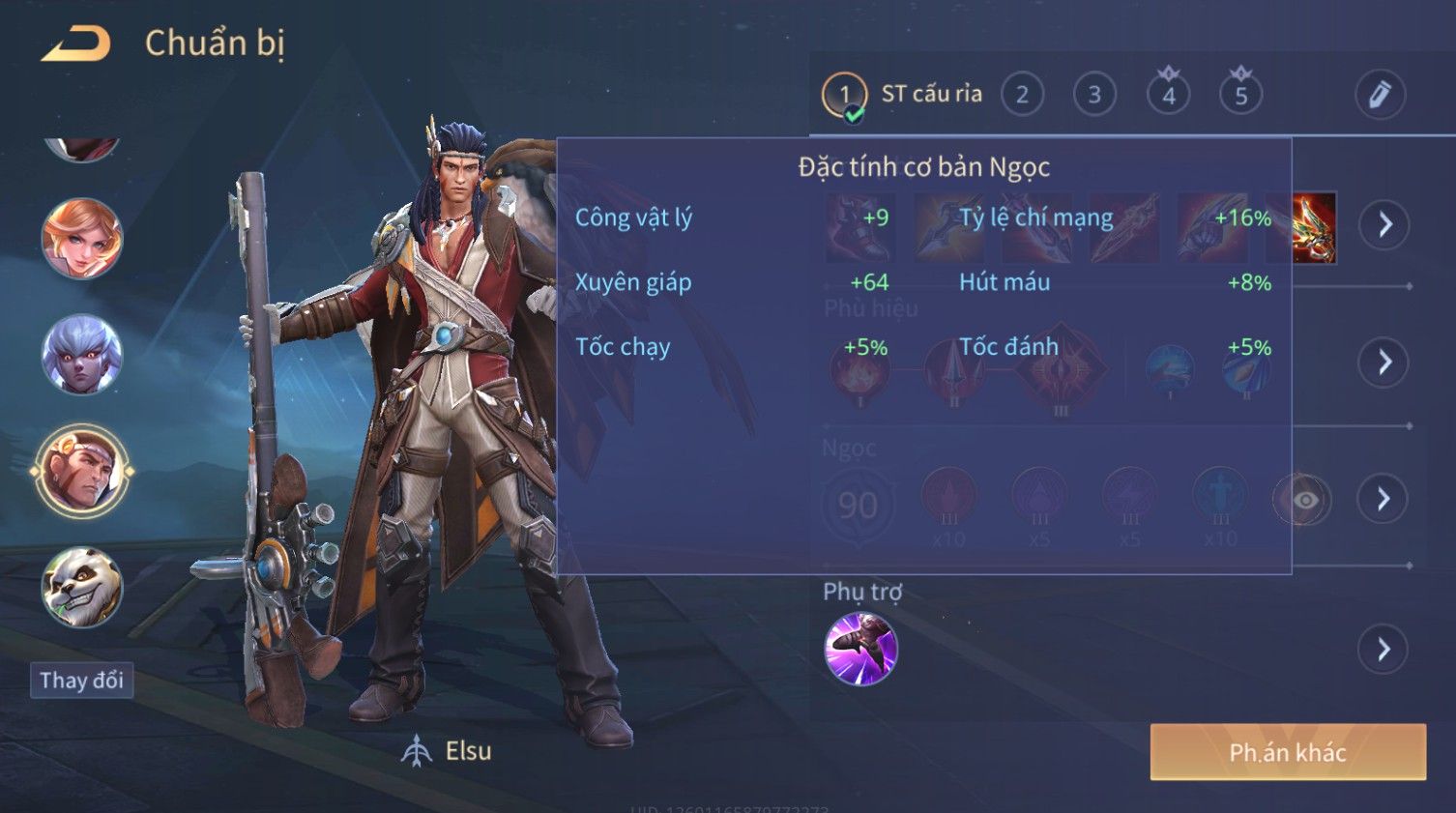Click the Ph.án khác button

pos(1287,752)
